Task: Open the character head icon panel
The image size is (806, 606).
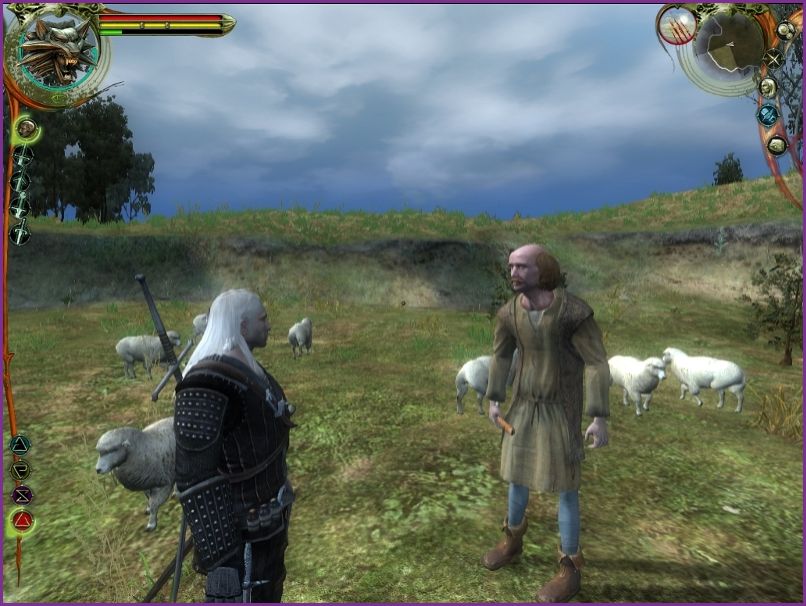Action: tap(767, 87)
